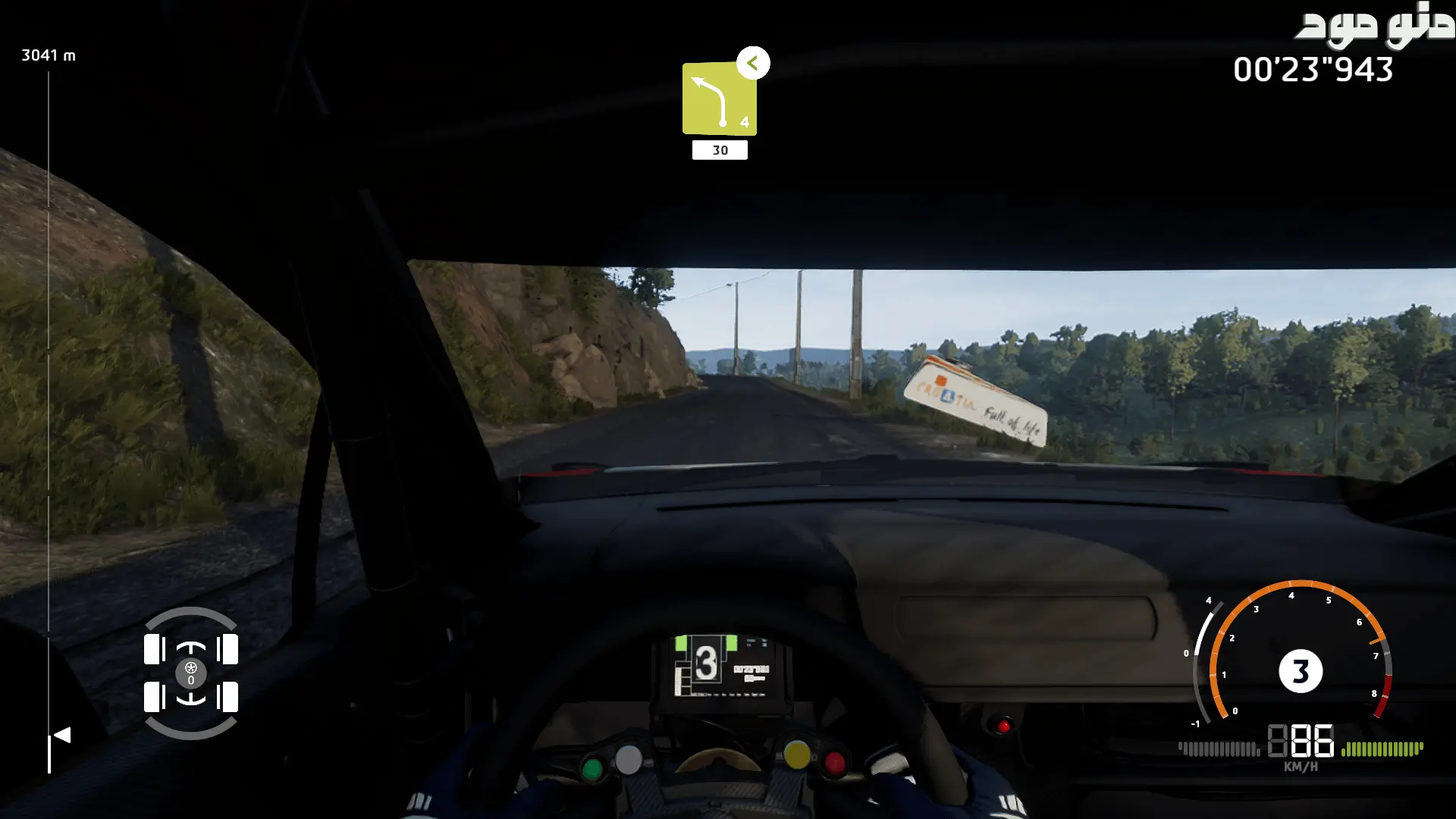This screenshot has width=1456, height=819.
Task: Click the car damage status diagram
Action: coord(191,673)
